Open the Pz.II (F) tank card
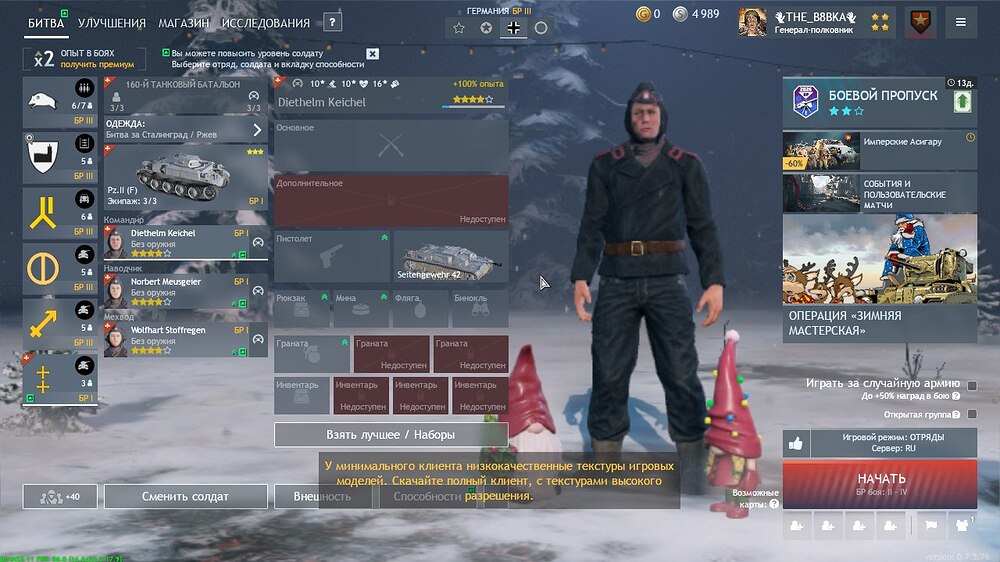Screen dimensions: 1000x562 tap(186, 175)
